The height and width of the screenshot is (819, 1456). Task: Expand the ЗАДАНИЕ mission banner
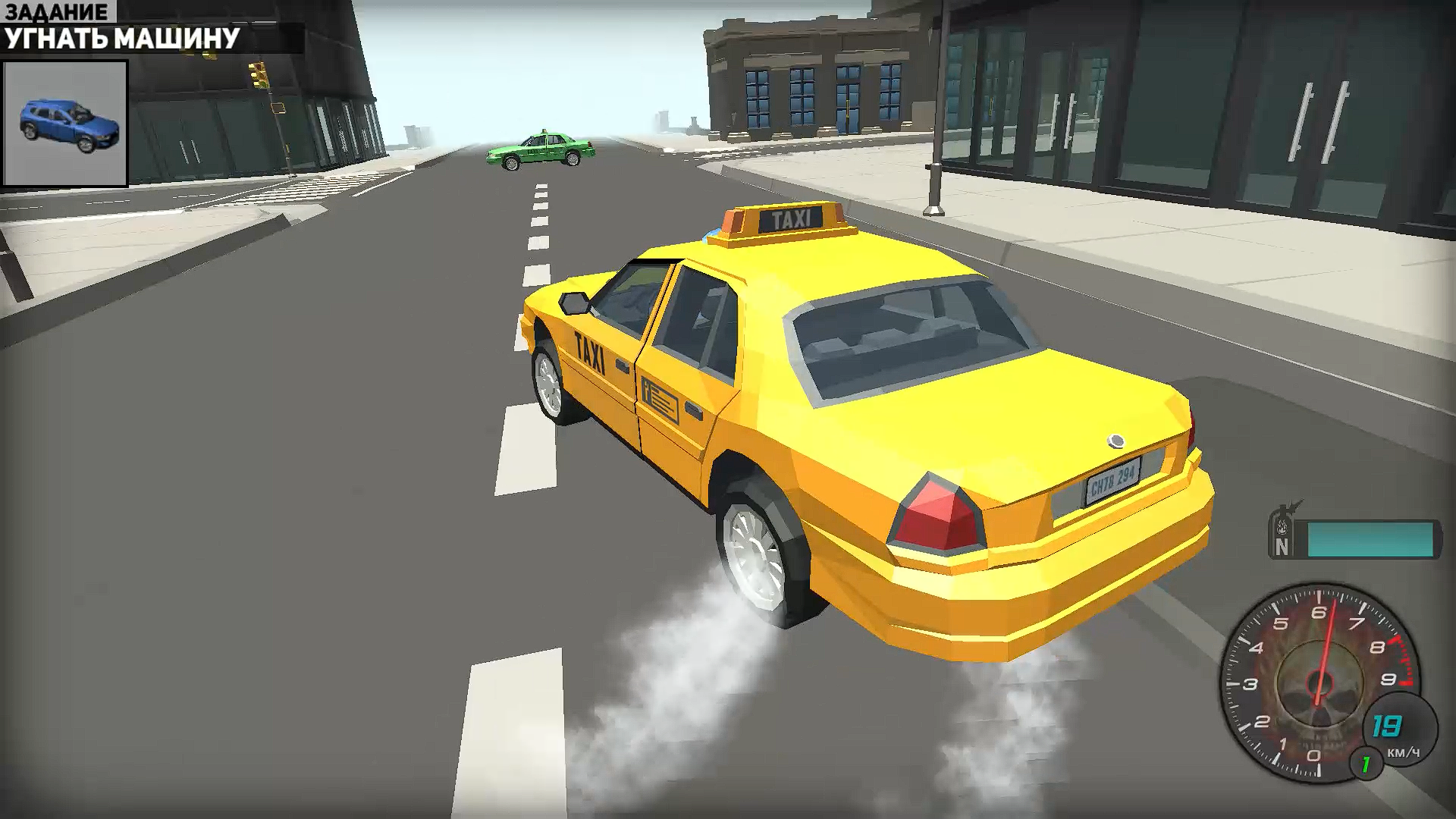(121, 23)
